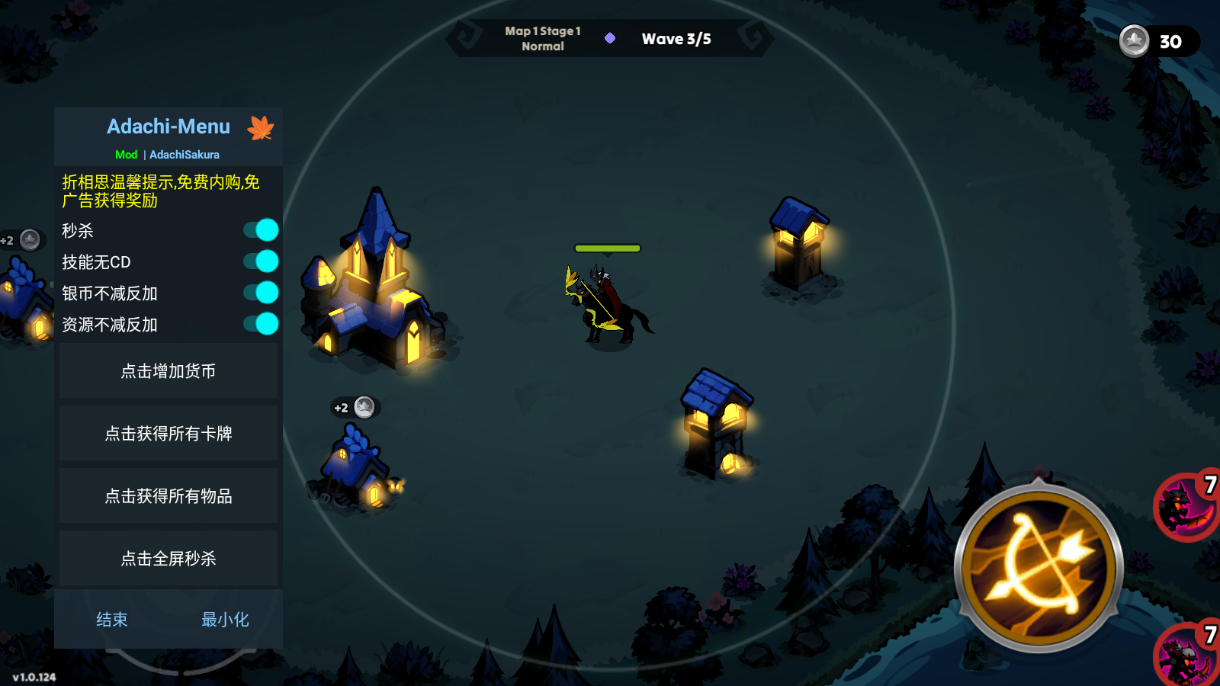
Task: Select the lower red unit icon with 7
Action: [x=1187, y=653]
